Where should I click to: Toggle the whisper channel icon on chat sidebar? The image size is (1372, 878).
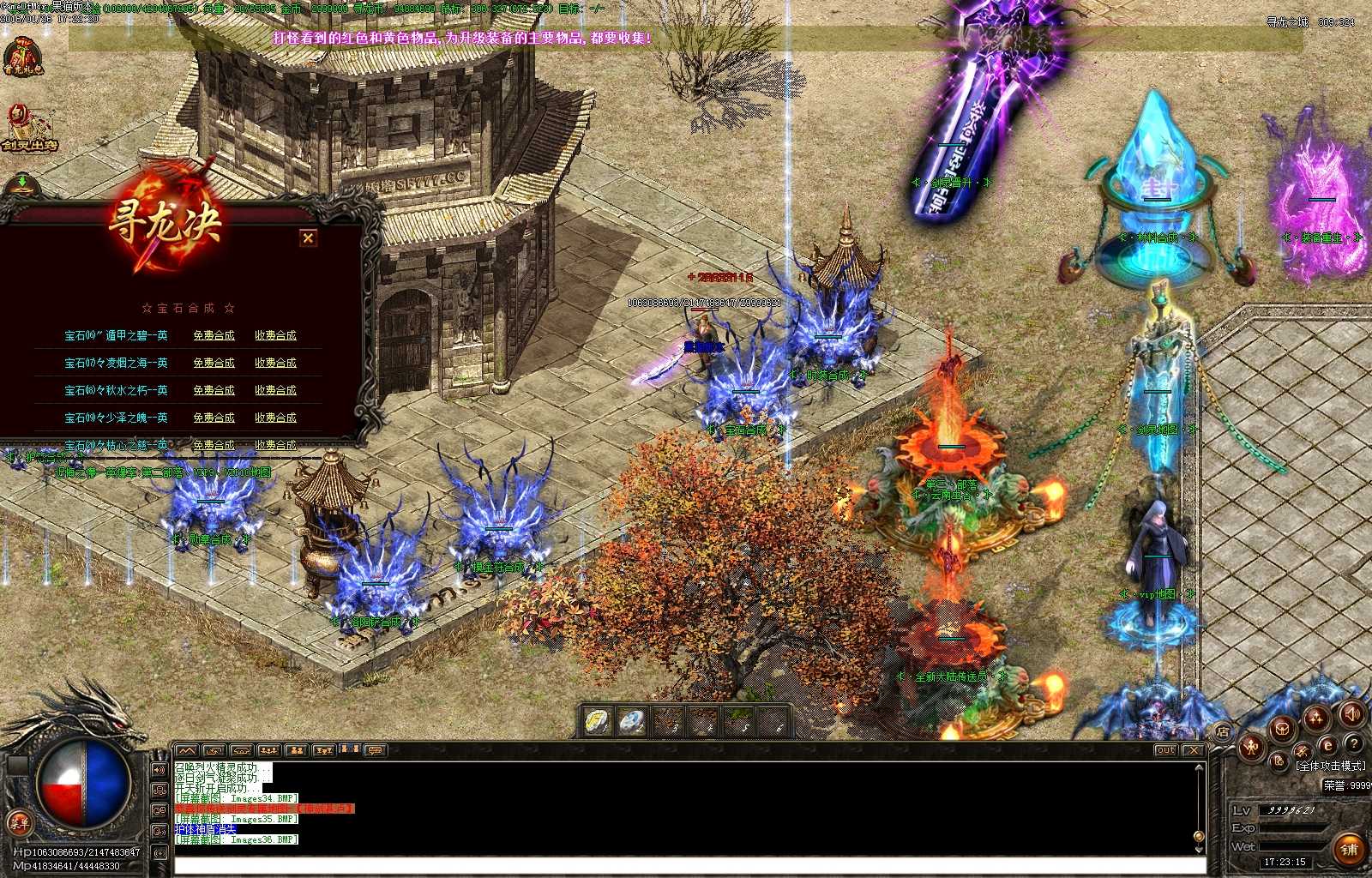[x=159, y=831]
